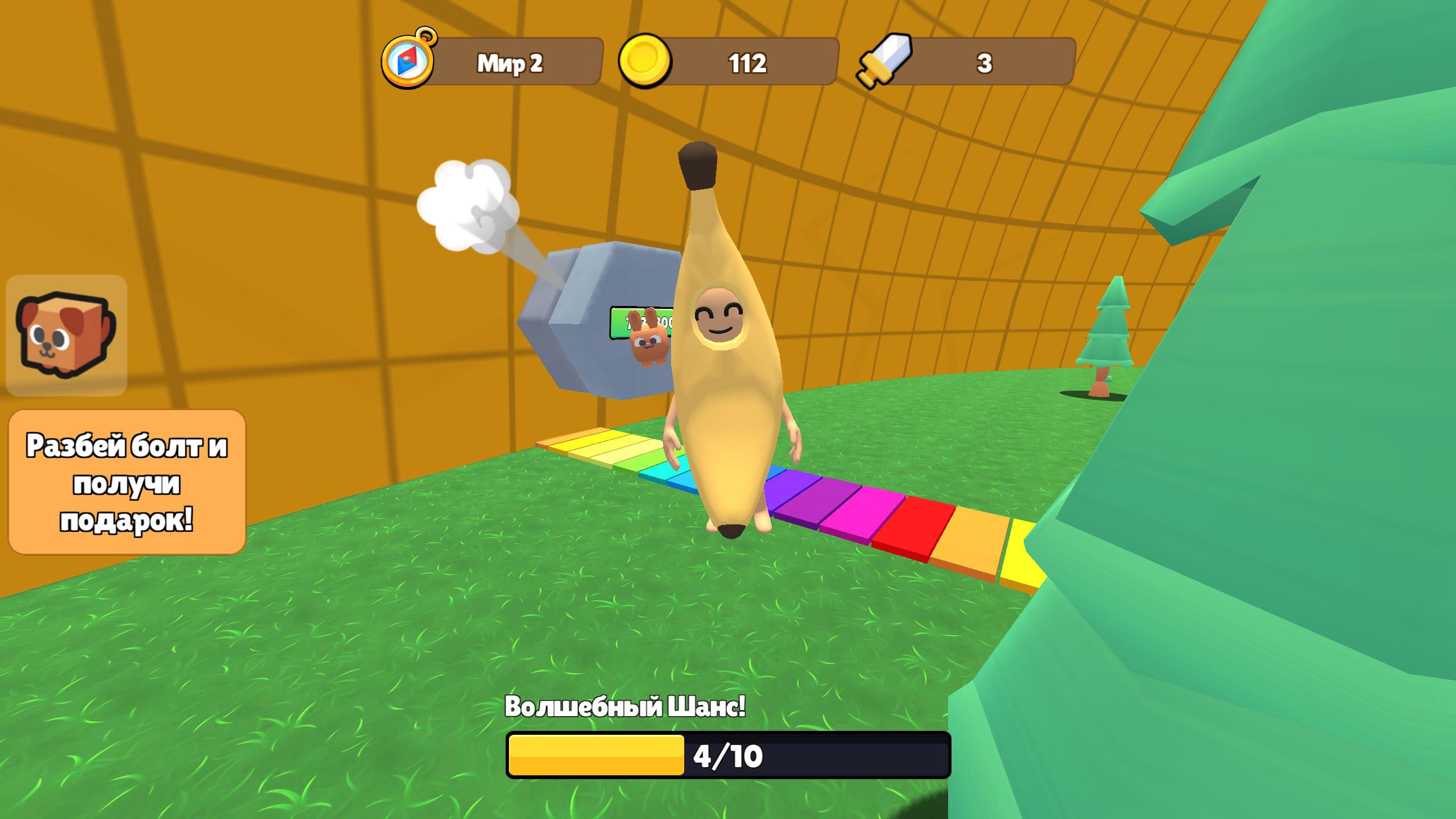Tap the World 2 compass button
The width and height of the screenshot is (1456, 819).
pos(408,60)
